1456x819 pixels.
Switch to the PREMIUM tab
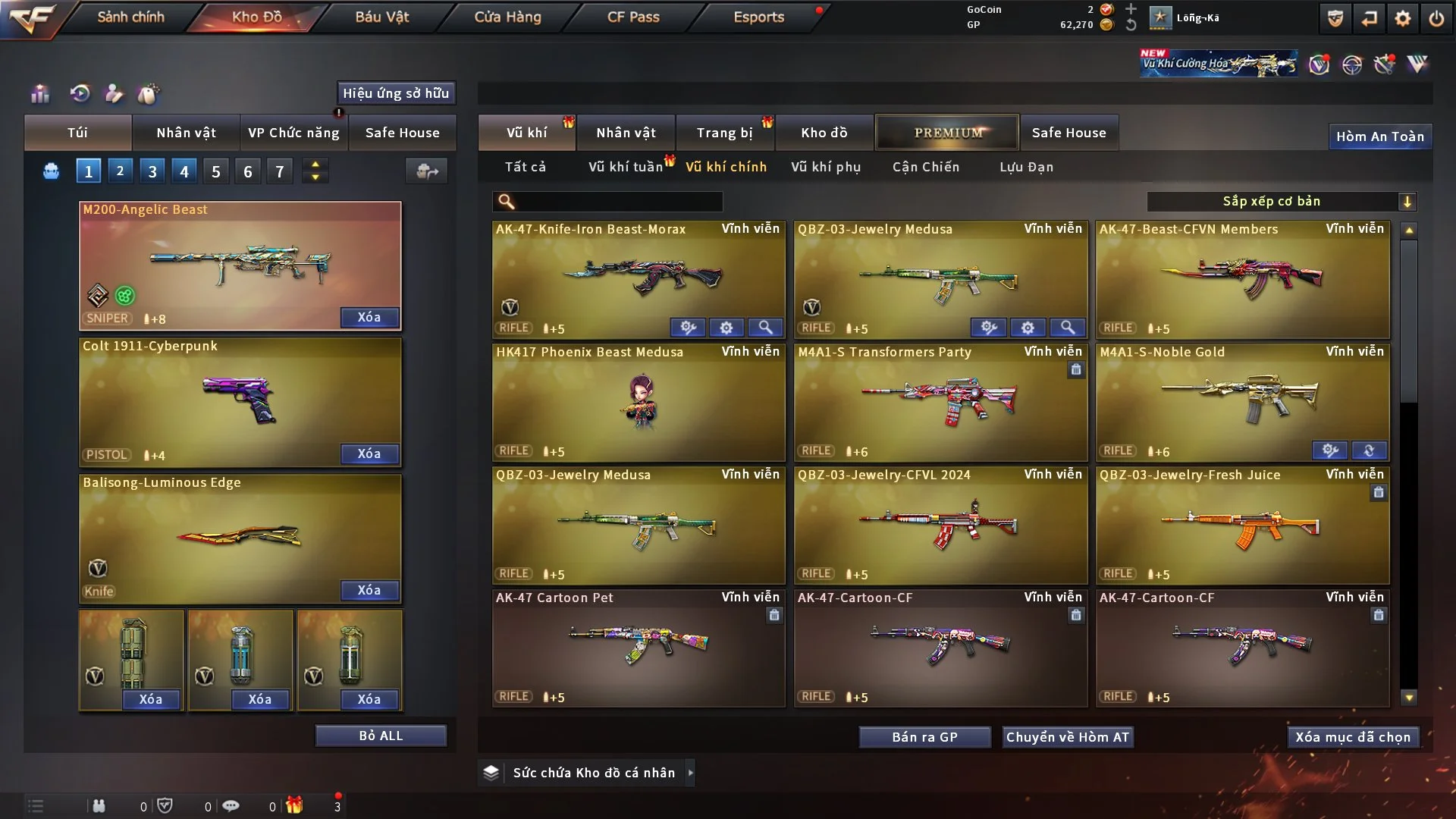(x=947, y=133)
